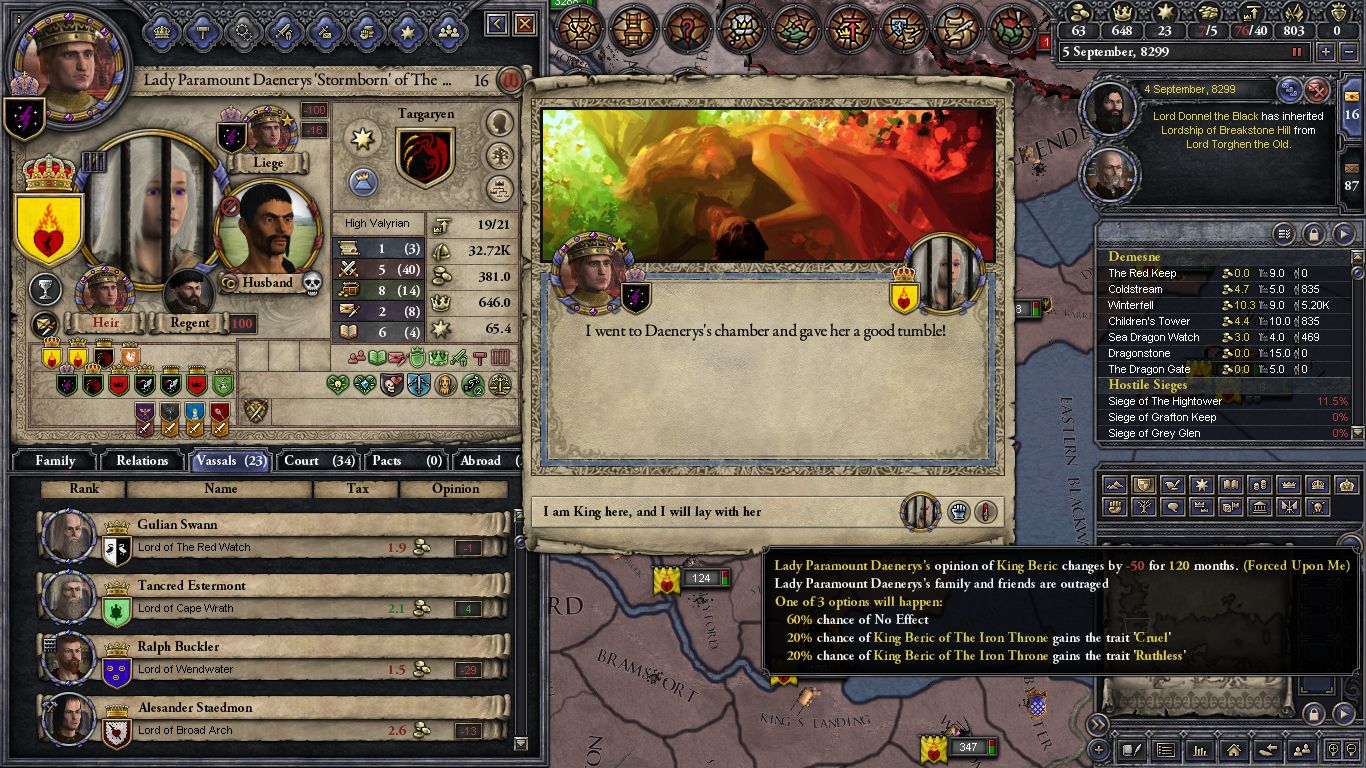1366x768 pixels.
Task: Open the Relations tab
Action: point(142,460)
